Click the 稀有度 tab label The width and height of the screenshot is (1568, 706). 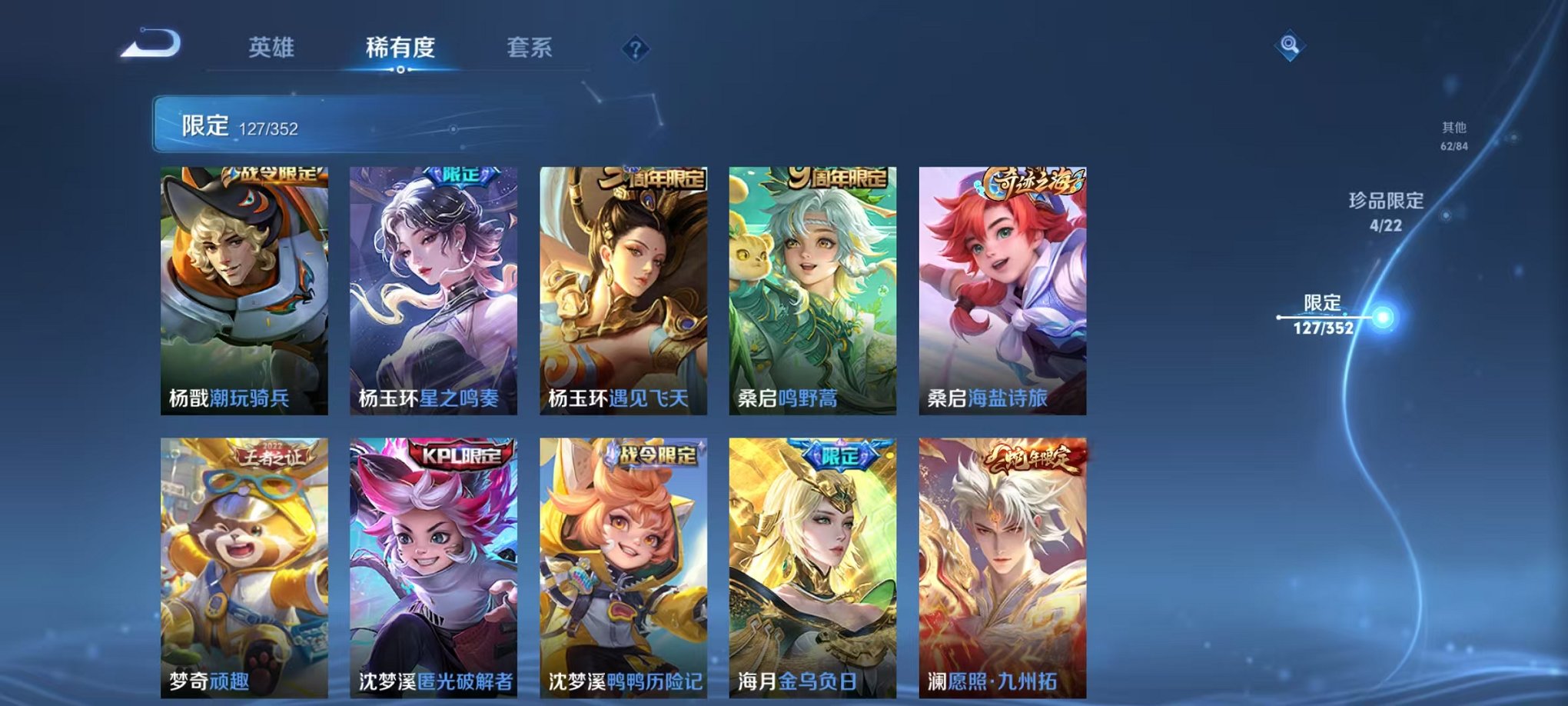(400, 46)
